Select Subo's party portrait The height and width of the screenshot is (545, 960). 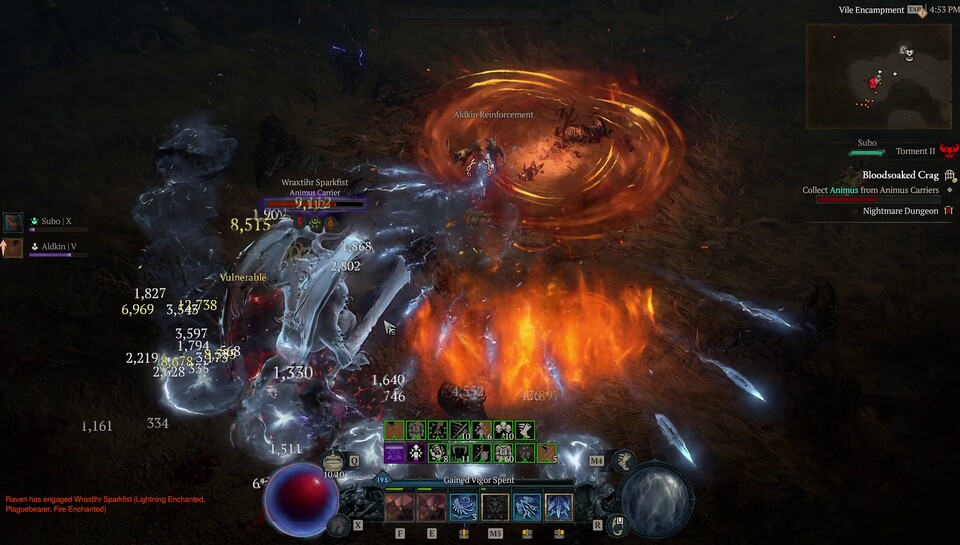[x=13, y=222]
